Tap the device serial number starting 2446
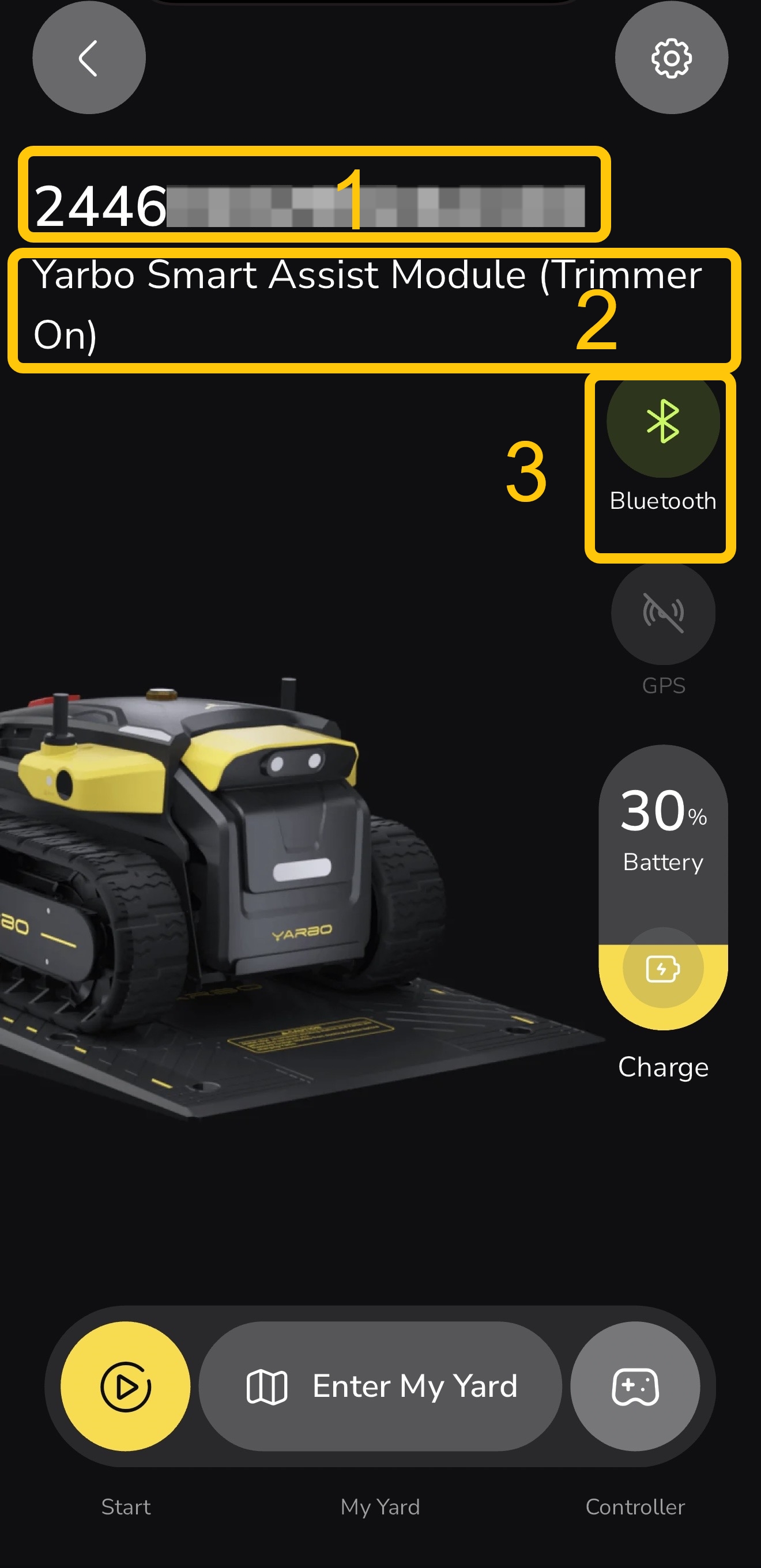This screenshot has height=1568, width=761. [309, 206]
